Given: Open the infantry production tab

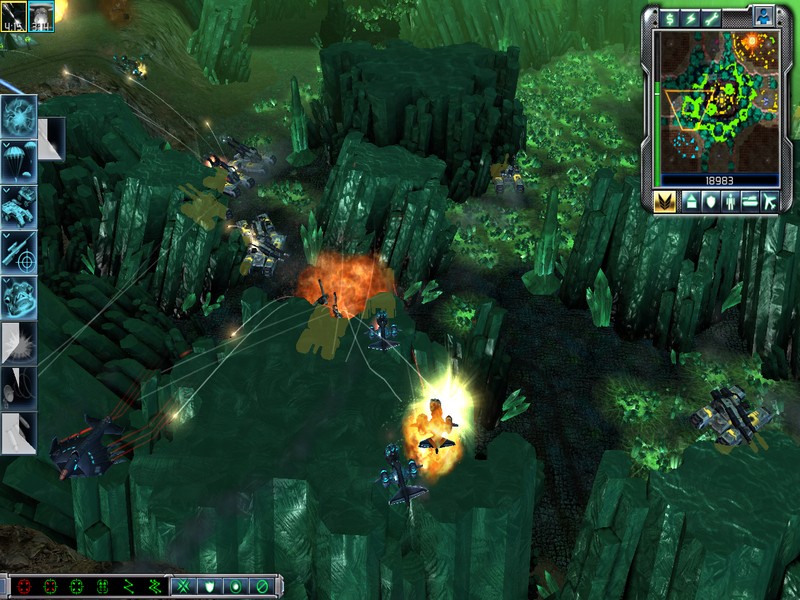Looking at the screenshot, I should 729,201.
